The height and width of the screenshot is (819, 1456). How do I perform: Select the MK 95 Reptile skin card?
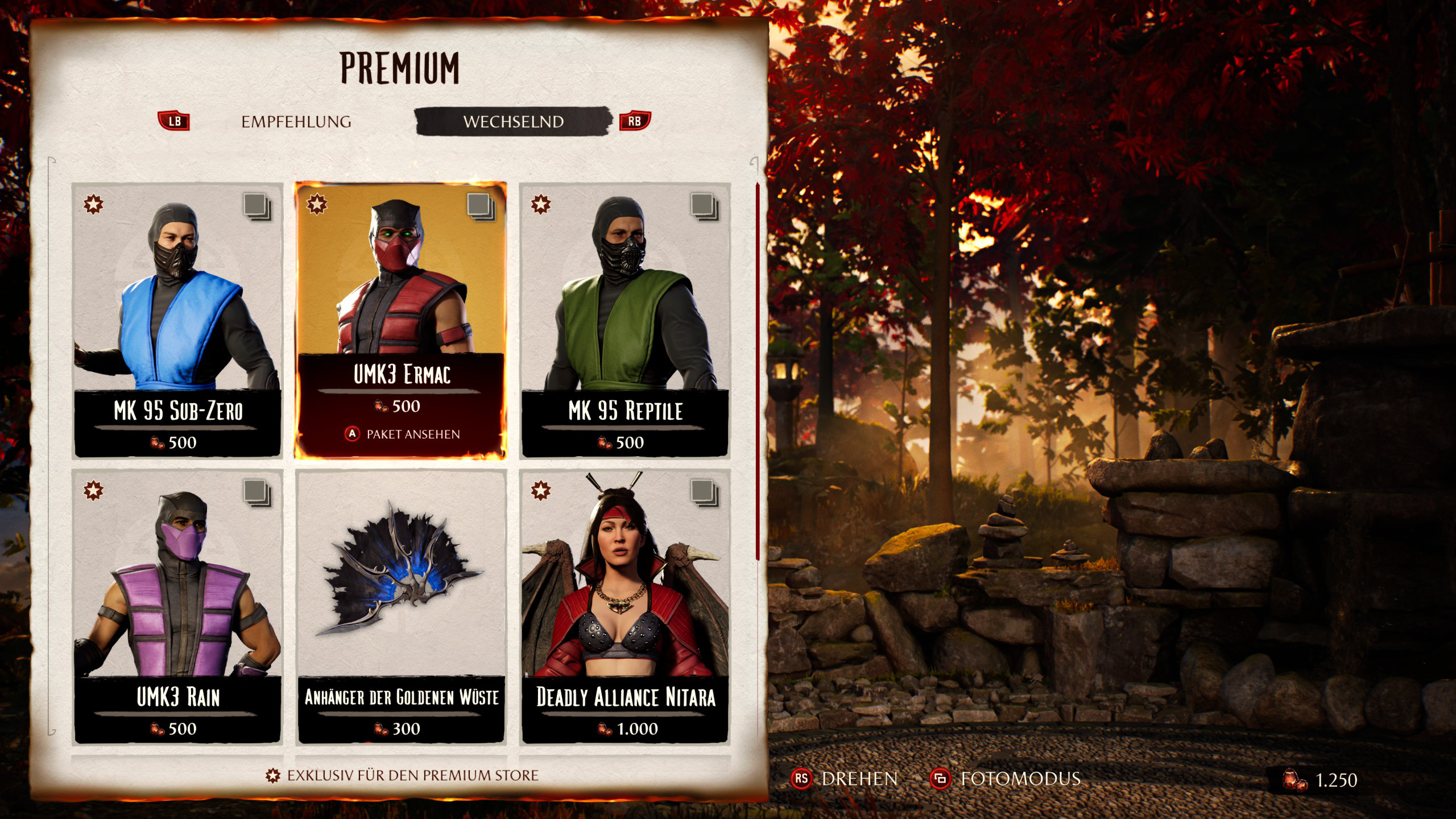(625, 320)
